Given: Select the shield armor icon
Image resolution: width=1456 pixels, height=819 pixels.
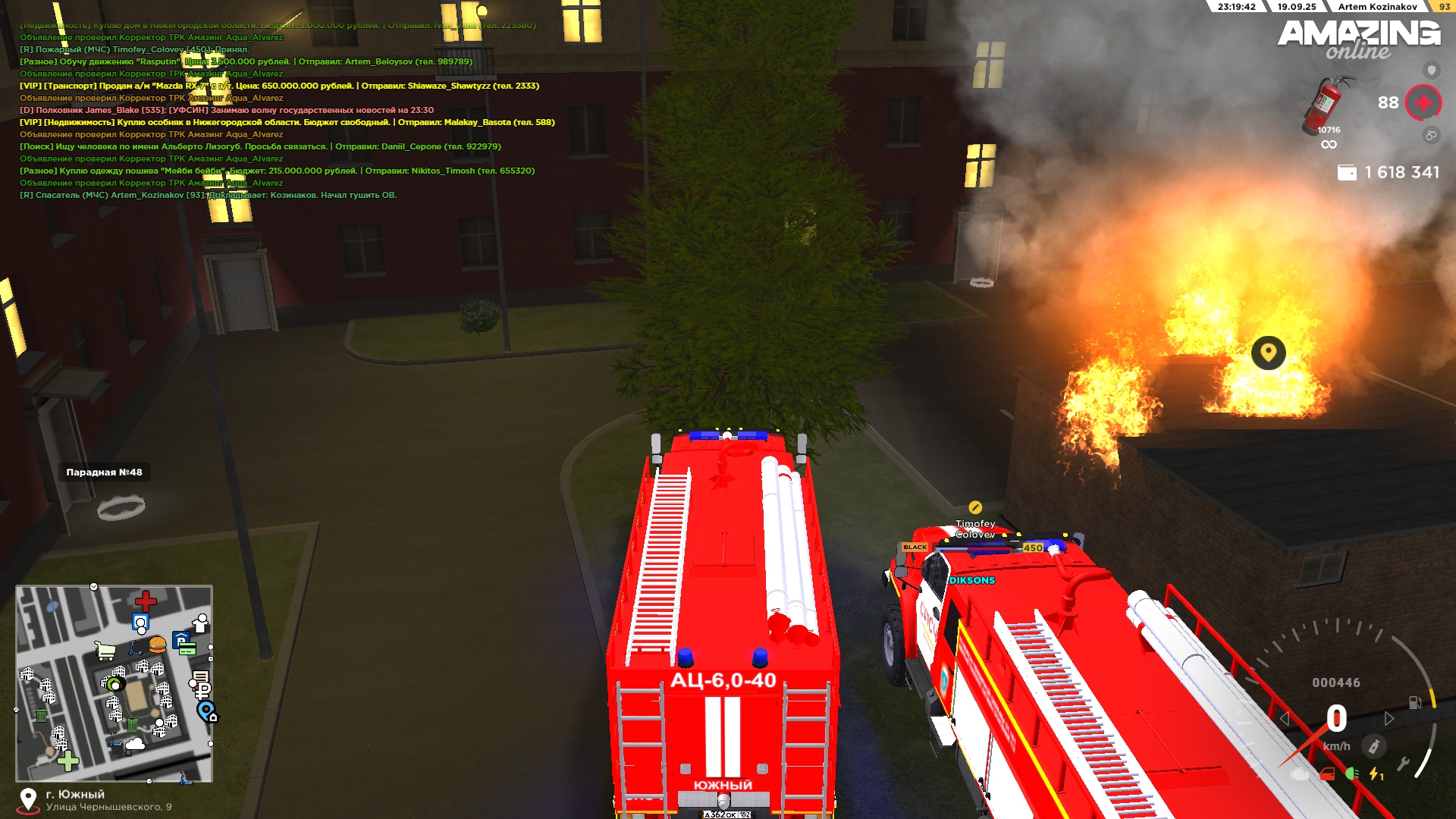Looking at the screenshot, I should coord(1431,70).
